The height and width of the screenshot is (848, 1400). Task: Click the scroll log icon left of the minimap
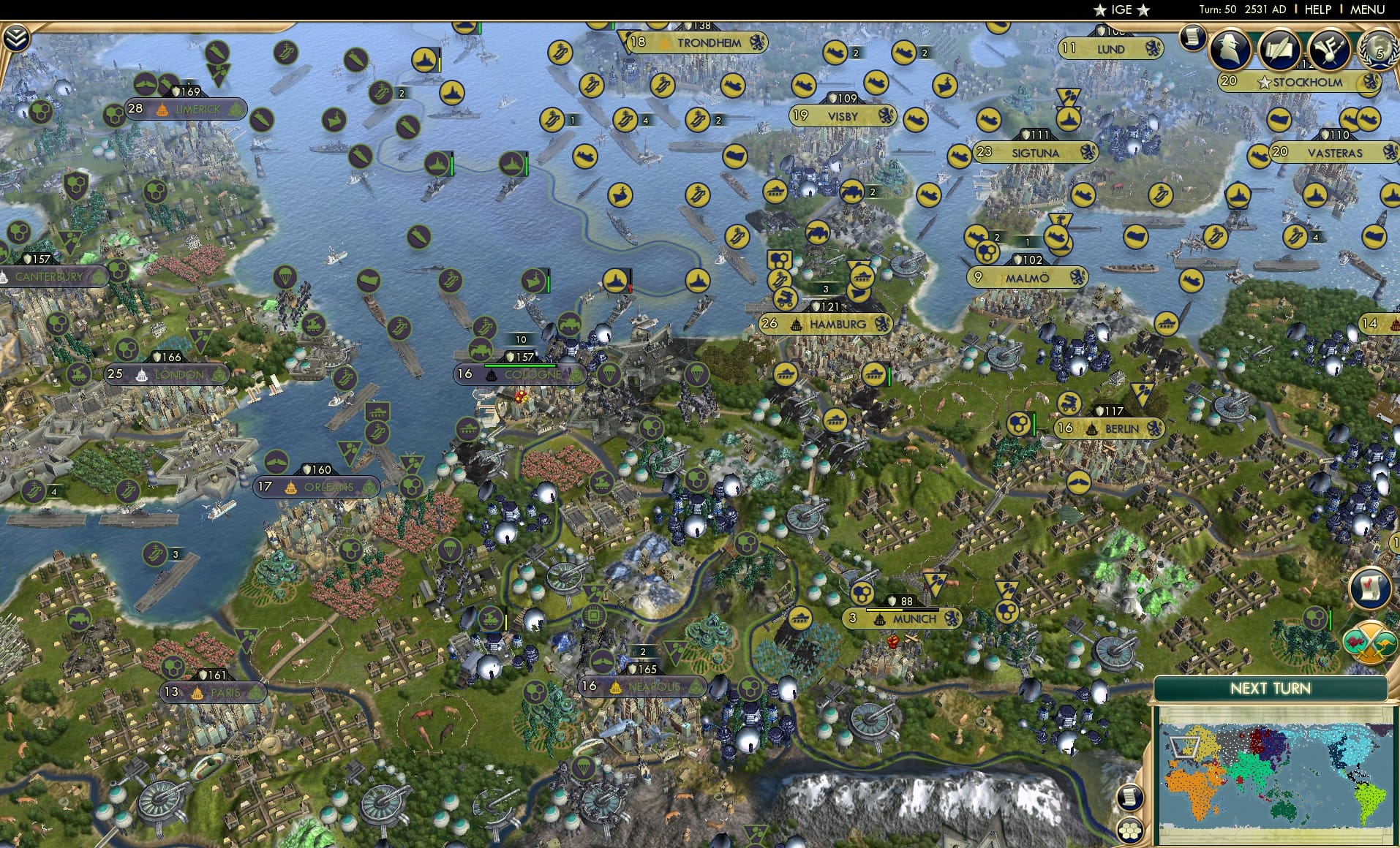point(1130,797)
